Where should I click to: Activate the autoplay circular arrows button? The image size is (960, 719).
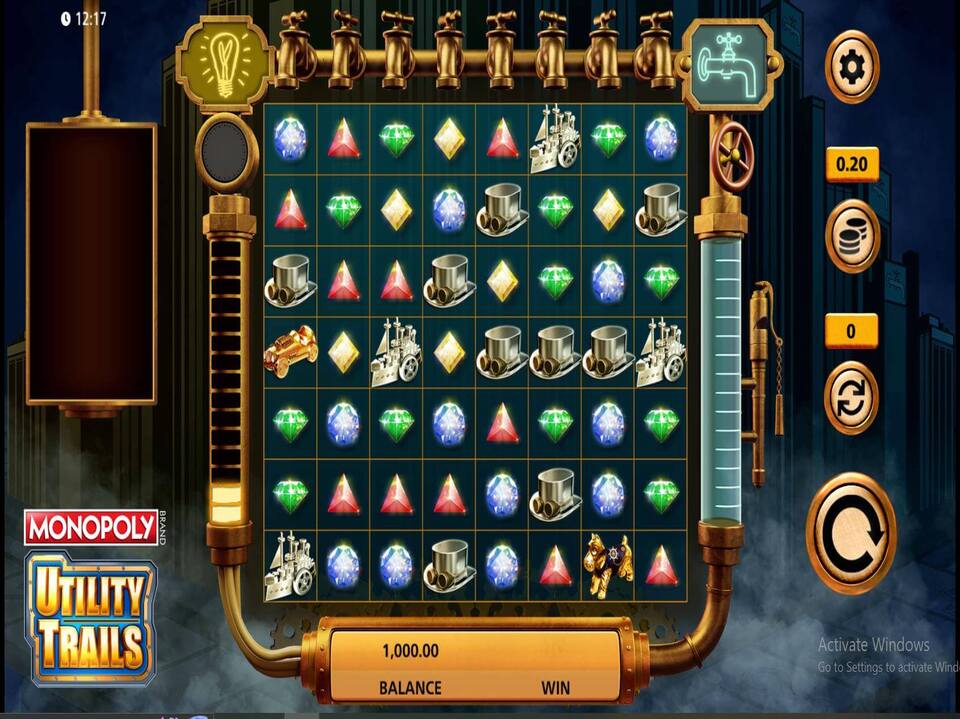851,397
